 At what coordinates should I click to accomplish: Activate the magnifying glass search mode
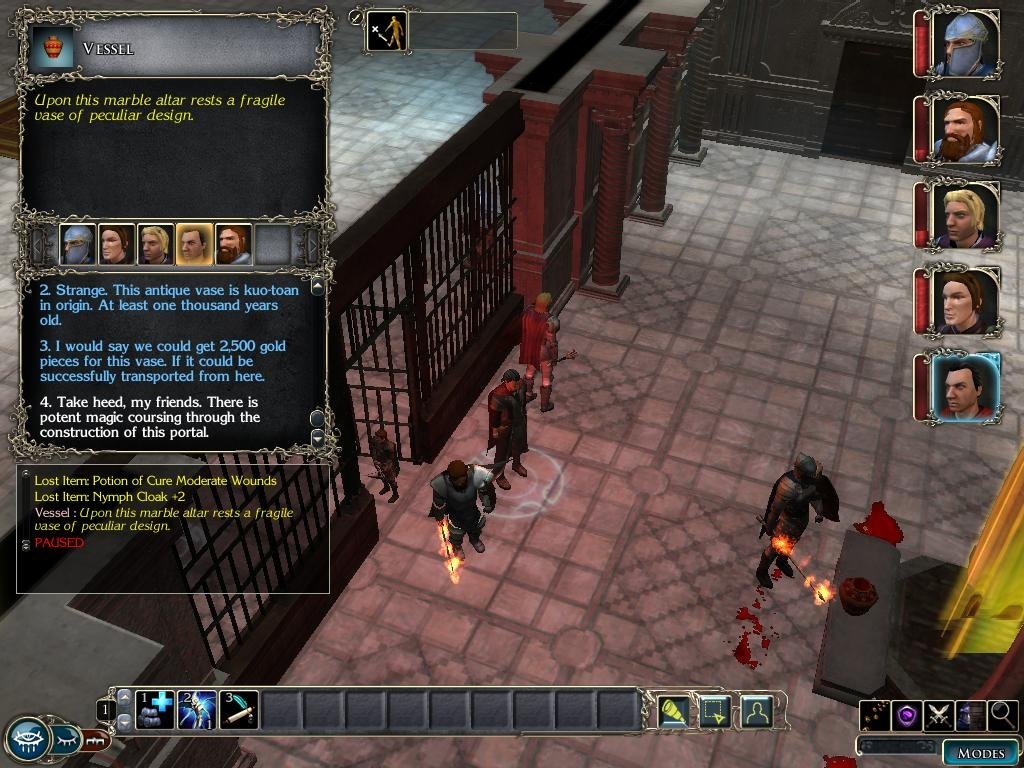1002,714
